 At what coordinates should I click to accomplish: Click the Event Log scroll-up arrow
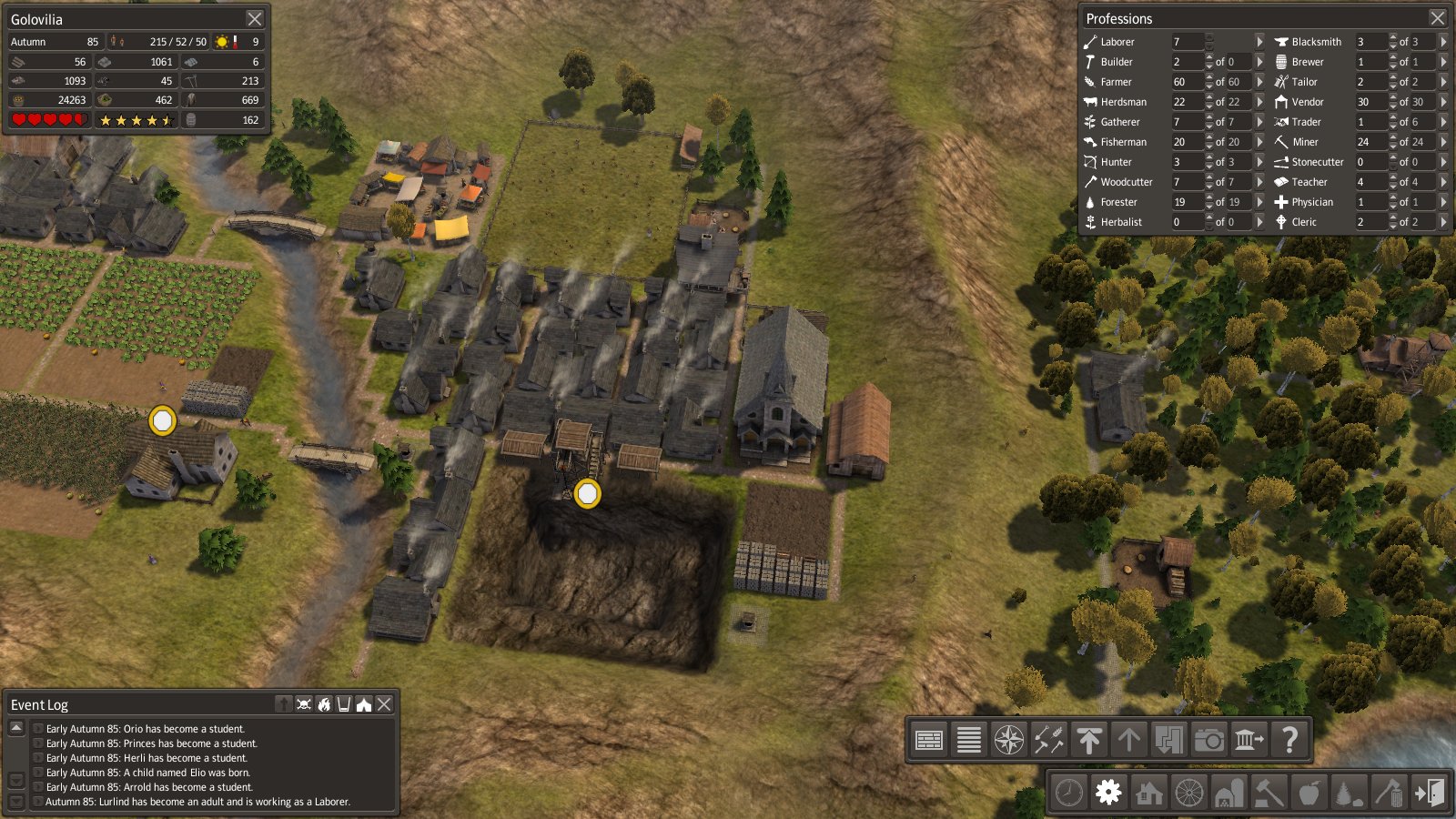[x=16, y=728]
